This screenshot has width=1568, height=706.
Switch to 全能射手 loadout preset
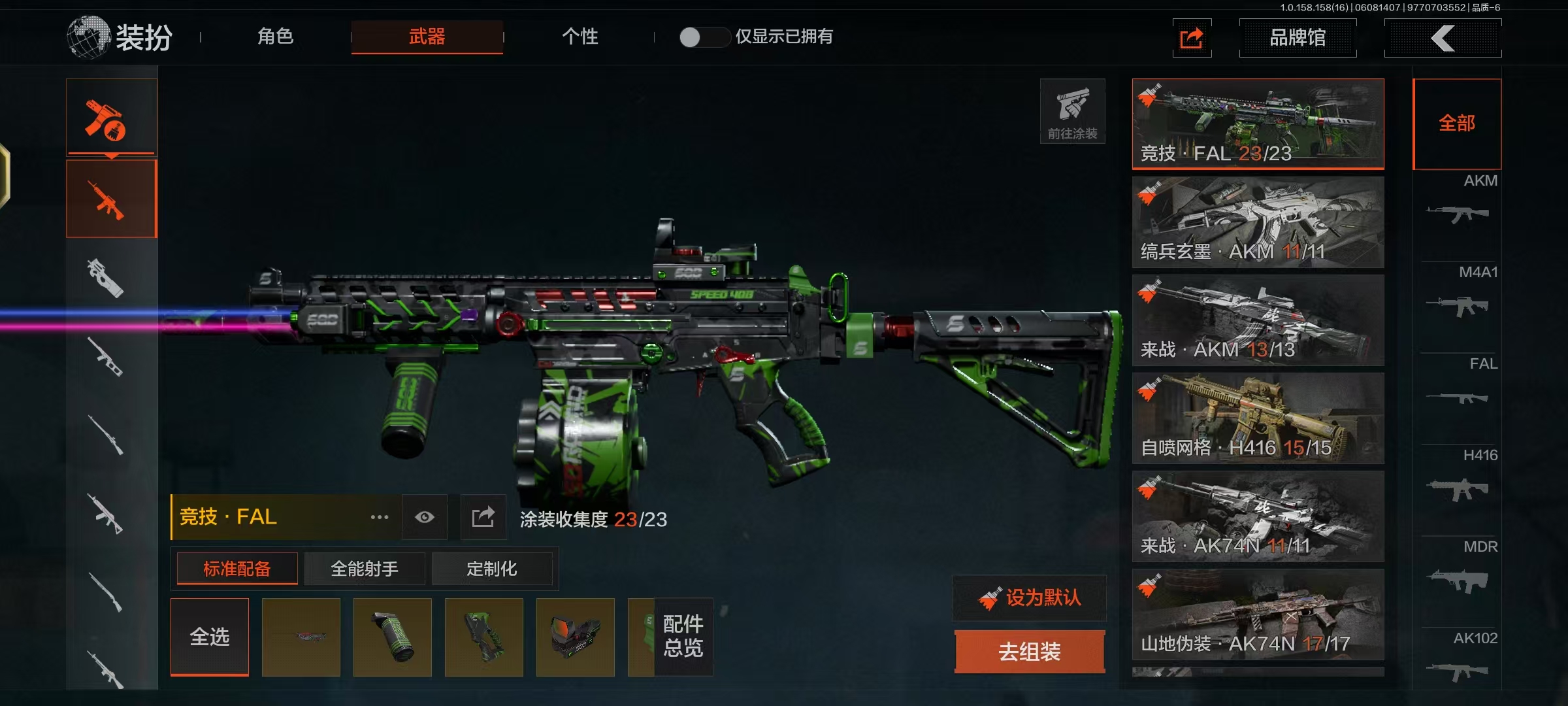tap(365, 569)
